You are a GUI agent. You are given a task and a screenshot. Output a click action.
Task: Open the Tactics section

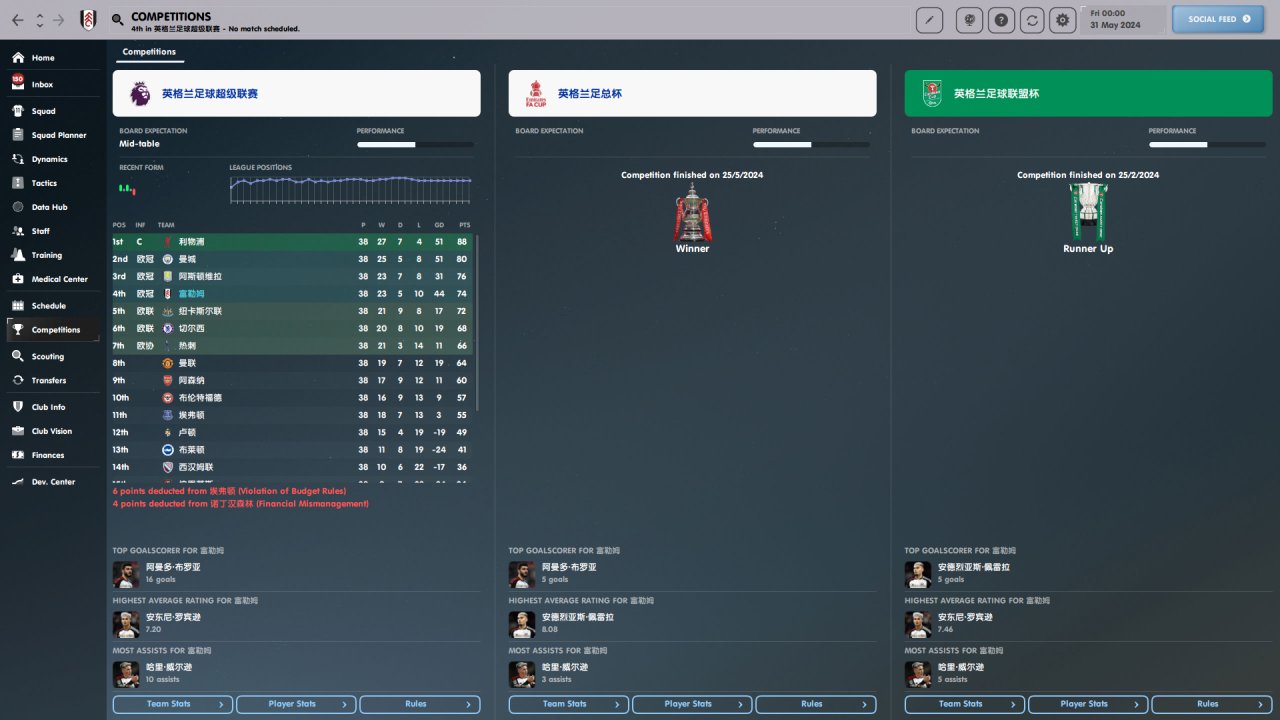pyautogui.click(x=44, y=183)
